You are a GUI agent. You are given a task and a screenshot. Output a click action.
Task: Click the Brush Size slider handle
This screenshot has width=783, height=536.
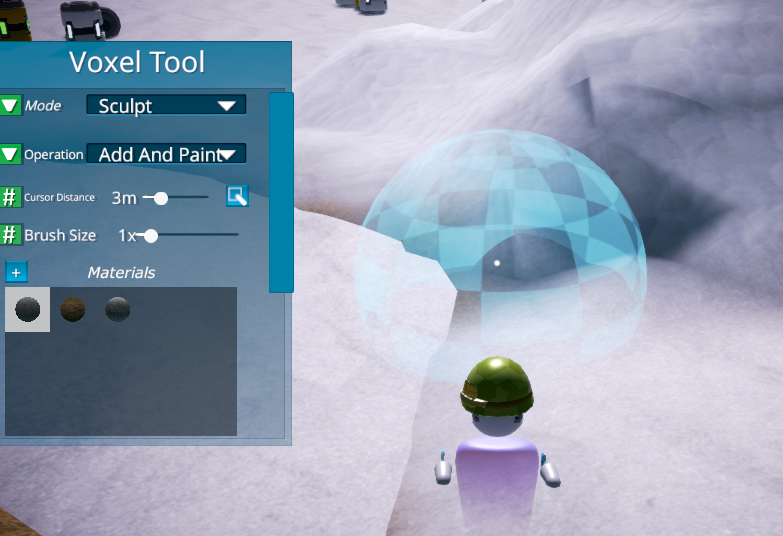(150, 236)
